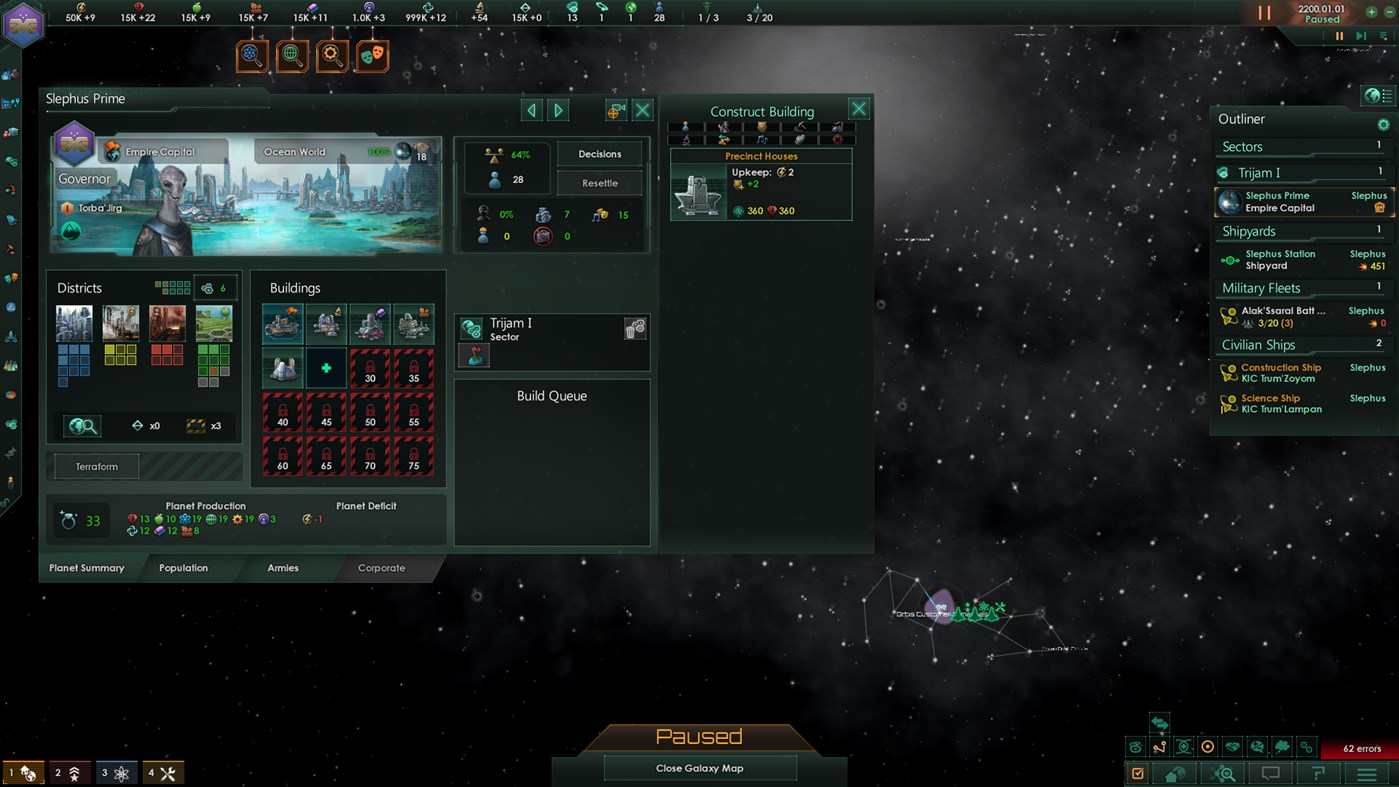This screenshot has height=787, width=1399.
Task: Click the opinion speech-bubble map mode icon
Action: coord(1255,746)
